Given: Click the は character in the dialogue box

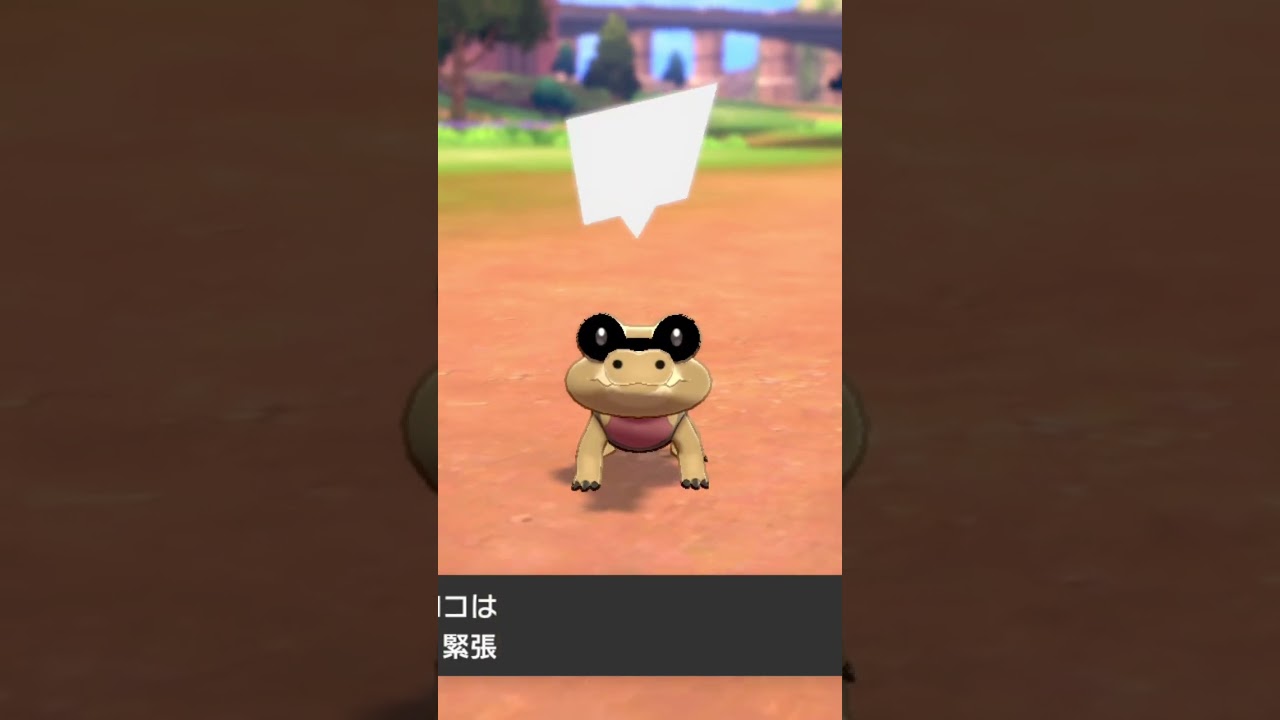Looking at the screenshot, I should click(486, 607).
